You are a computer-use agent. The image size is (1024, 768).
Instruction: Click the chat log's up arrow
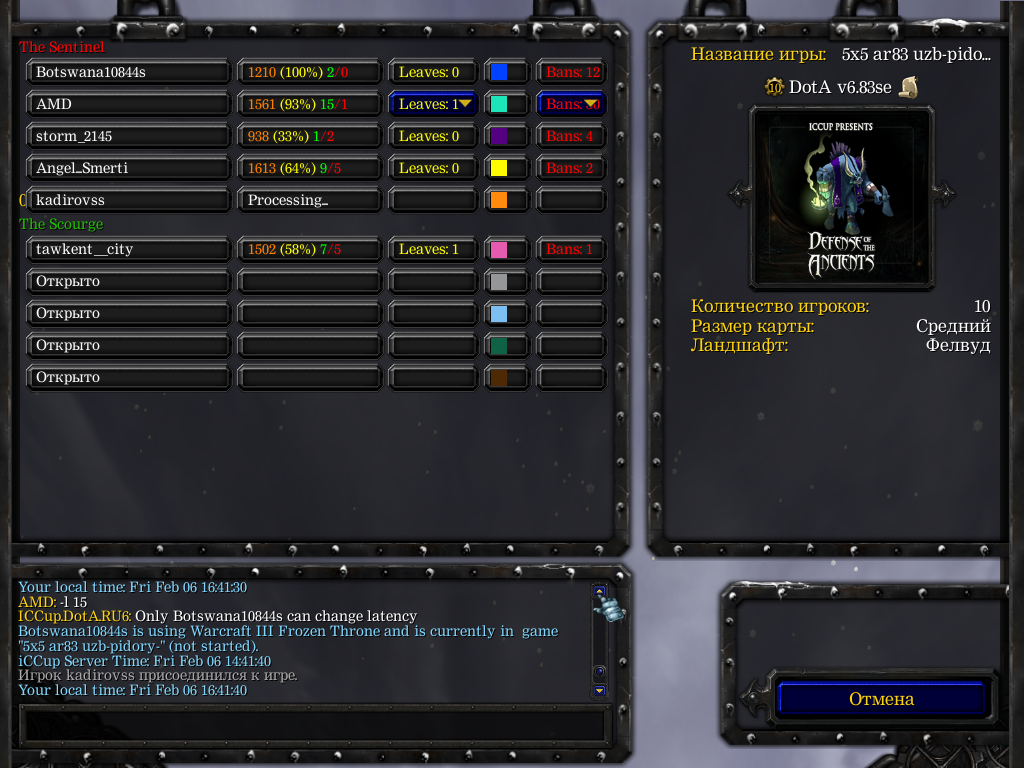click(599, 591)
